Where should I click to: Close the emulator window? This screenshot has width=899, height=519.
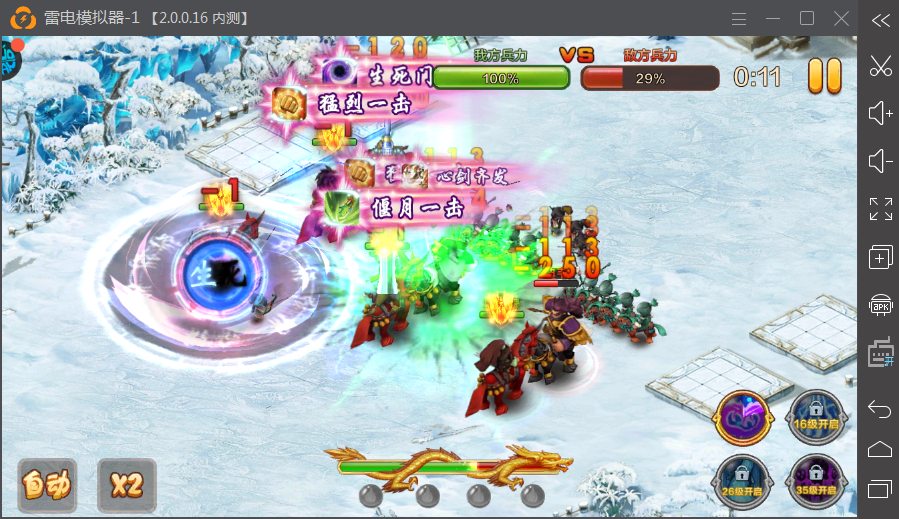coord(841,18)
